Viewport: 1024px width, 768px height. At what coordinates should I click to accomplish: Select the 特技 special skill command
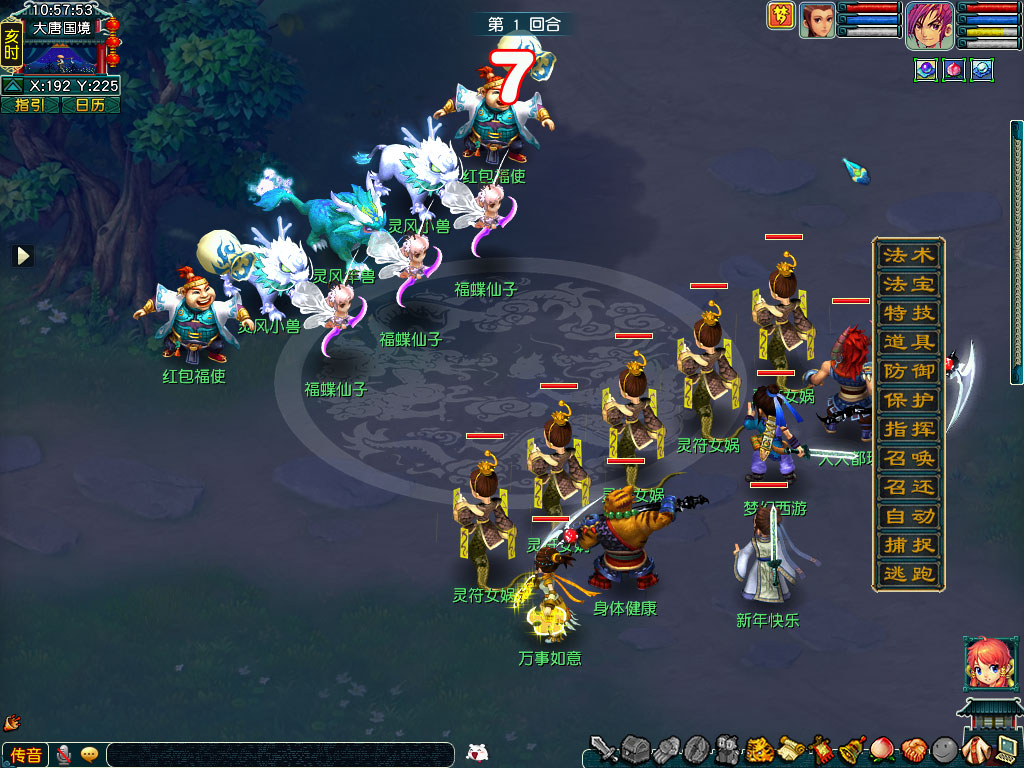click(x=908, y=313)
